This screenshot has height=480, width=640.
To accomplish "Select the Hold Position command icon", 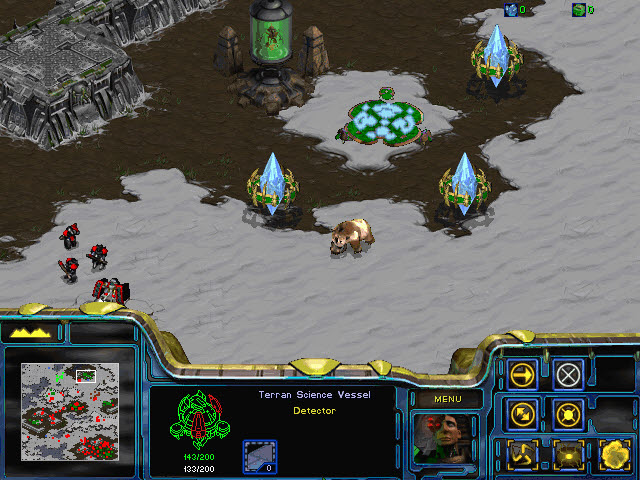I will (x=569, y=413).
